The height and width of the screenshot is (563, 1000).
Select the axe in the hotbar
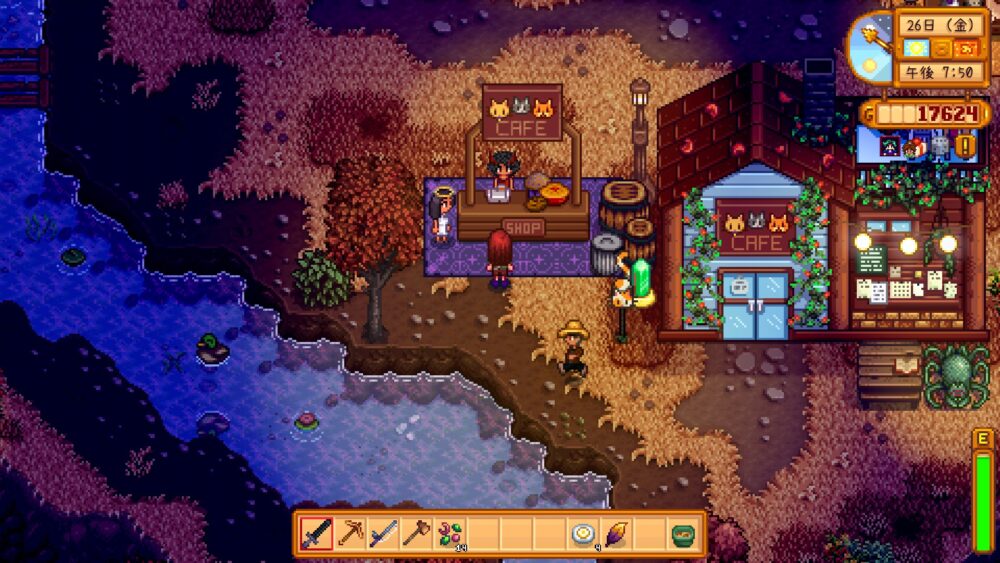click(416, 534)
